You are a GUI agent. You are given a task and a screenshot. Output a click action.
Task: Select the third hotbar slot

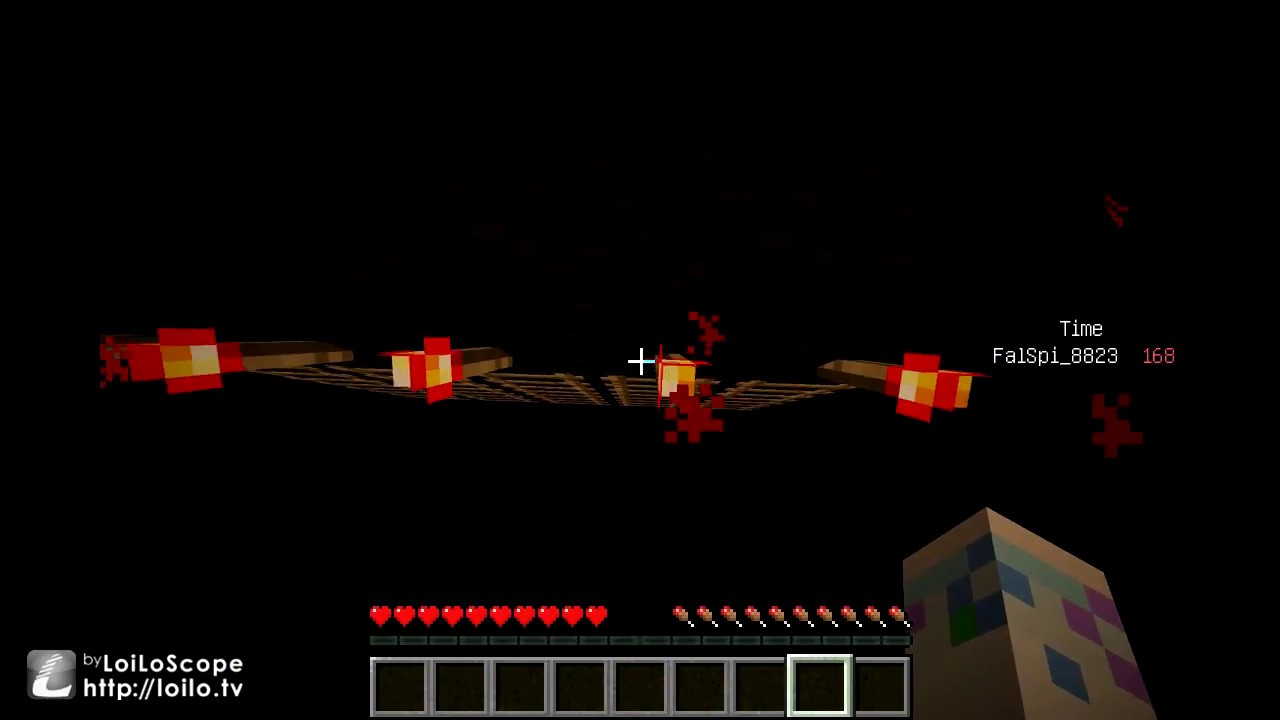tap(520, 684)
